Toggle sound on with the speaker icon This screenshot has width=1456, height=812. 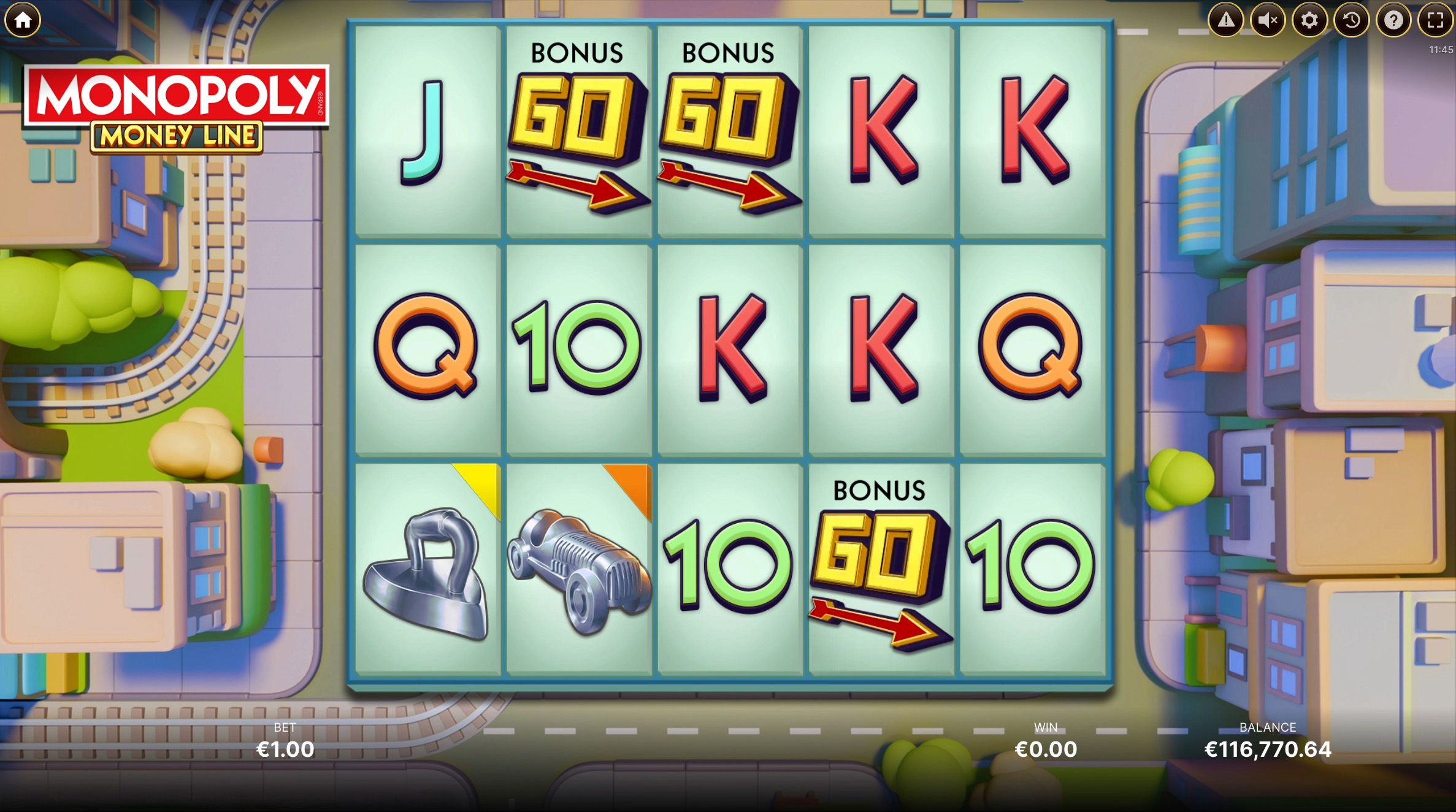pos(1268,20)
